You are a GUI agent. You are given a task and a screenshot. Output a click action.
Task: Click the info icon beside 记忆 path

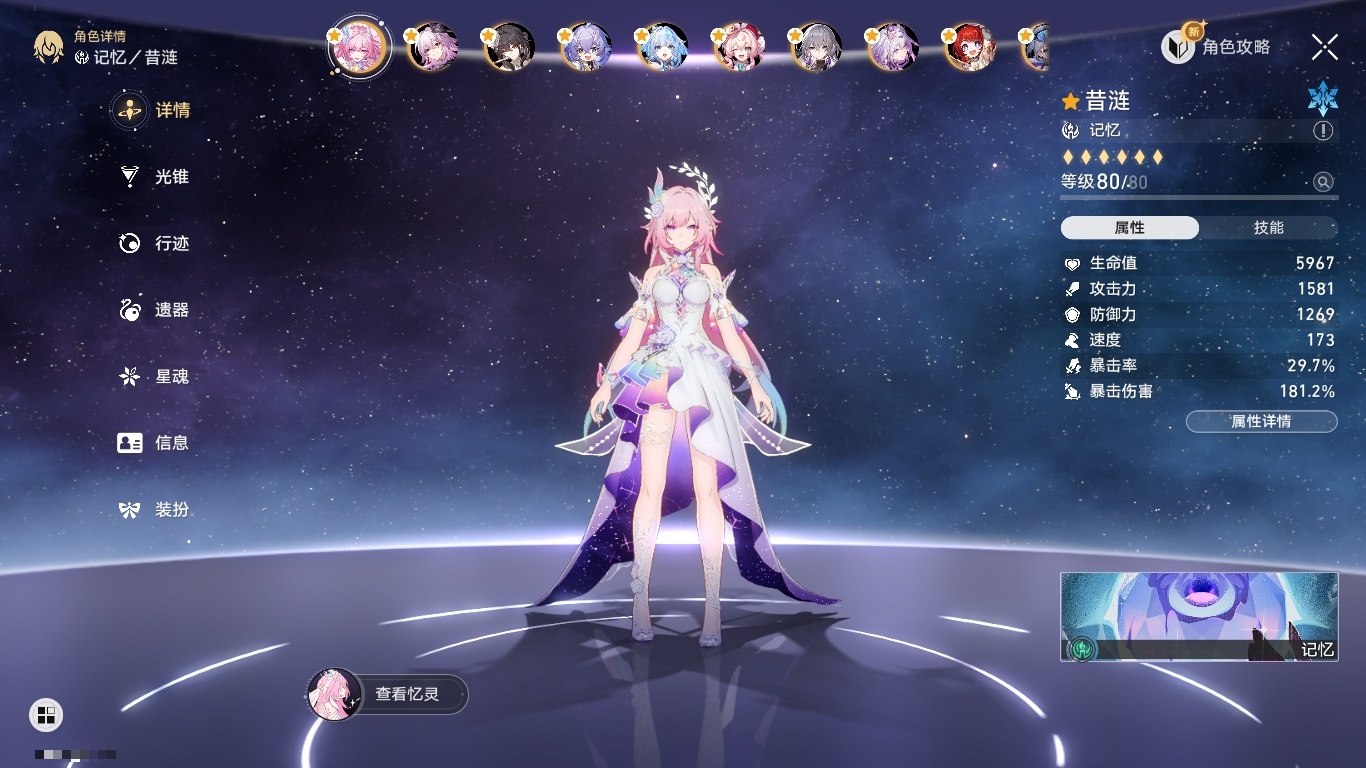(1323, 131)
